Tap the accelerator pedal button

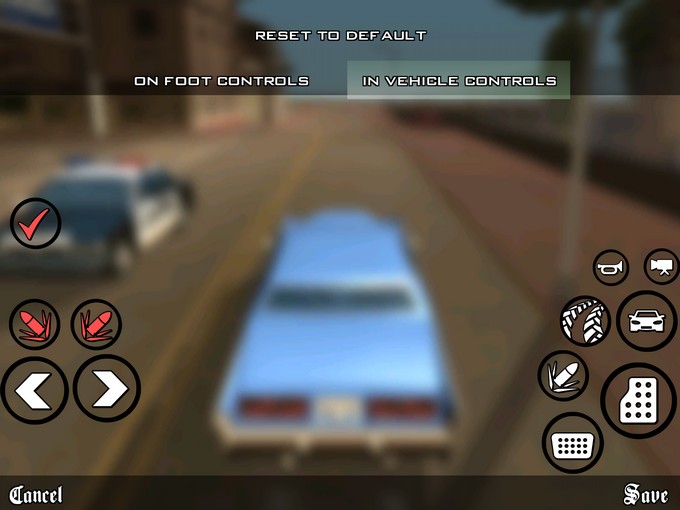639,402
